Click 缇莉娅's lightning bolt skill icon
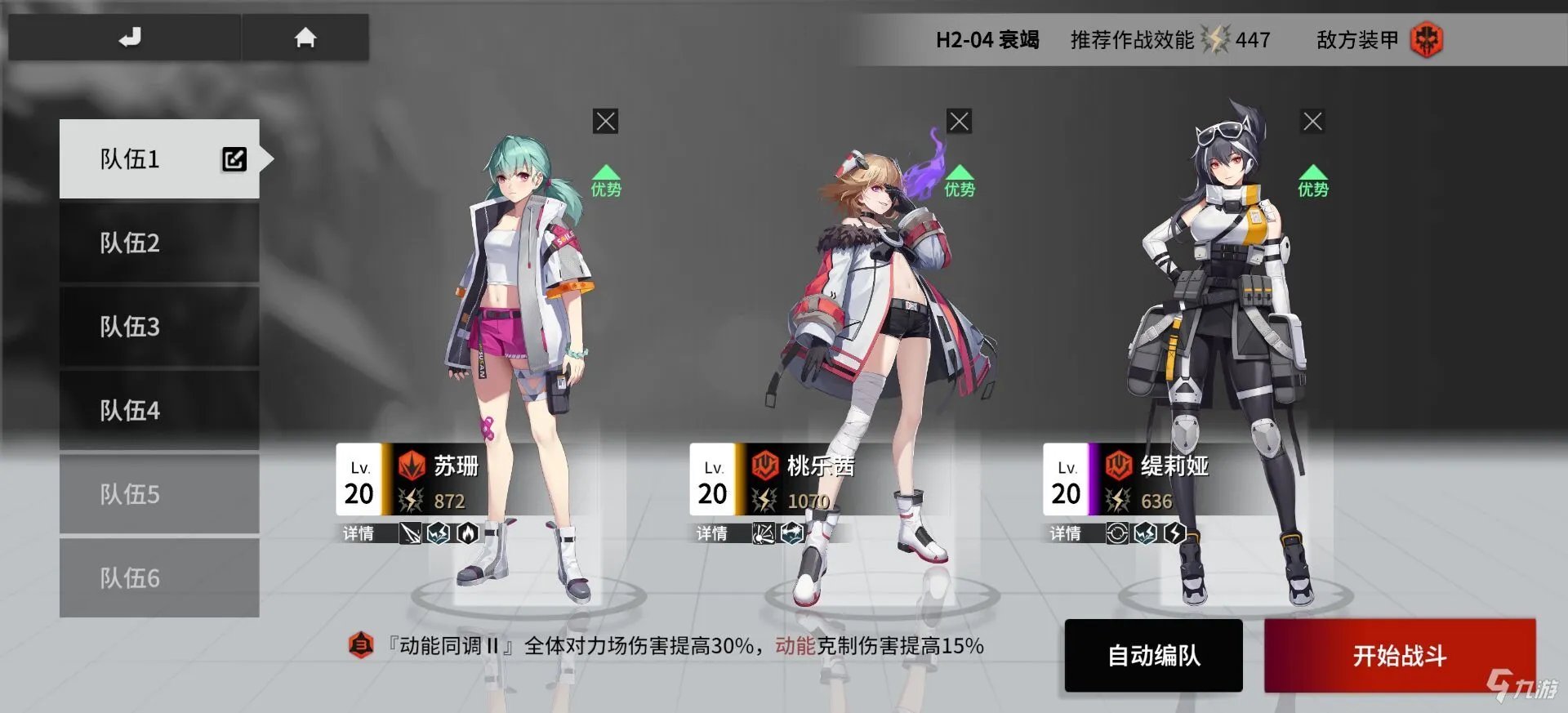Screen dimensions: 1568x713 (1175, 535)
